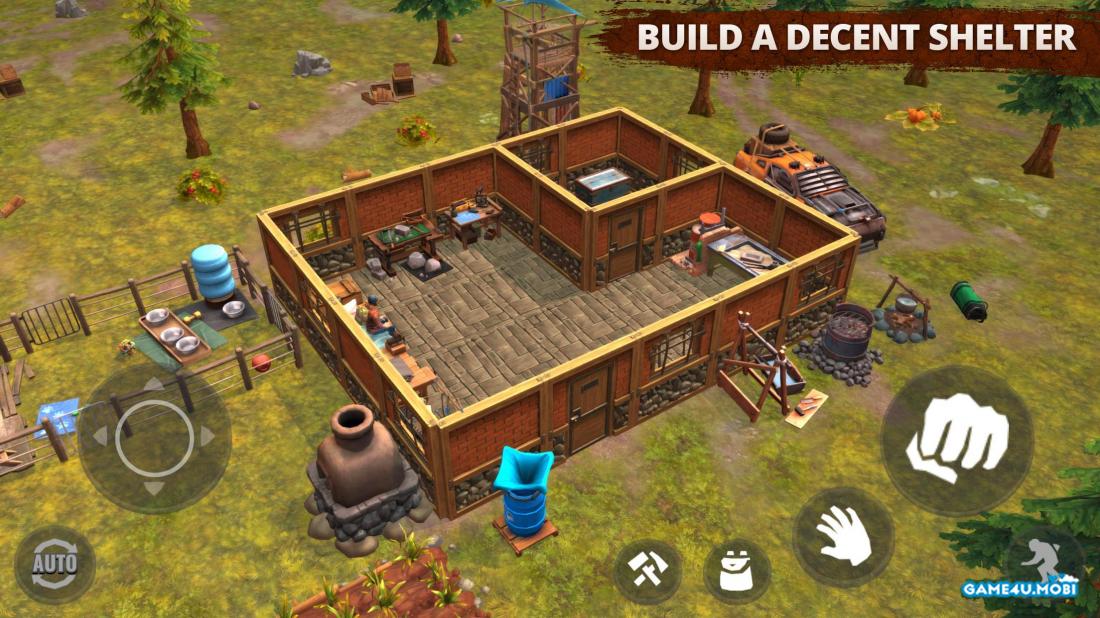Image resolution: width=1100 pixels, height=618 pixels.
Task: Use the open hand interact button
Action: point(843,537)
